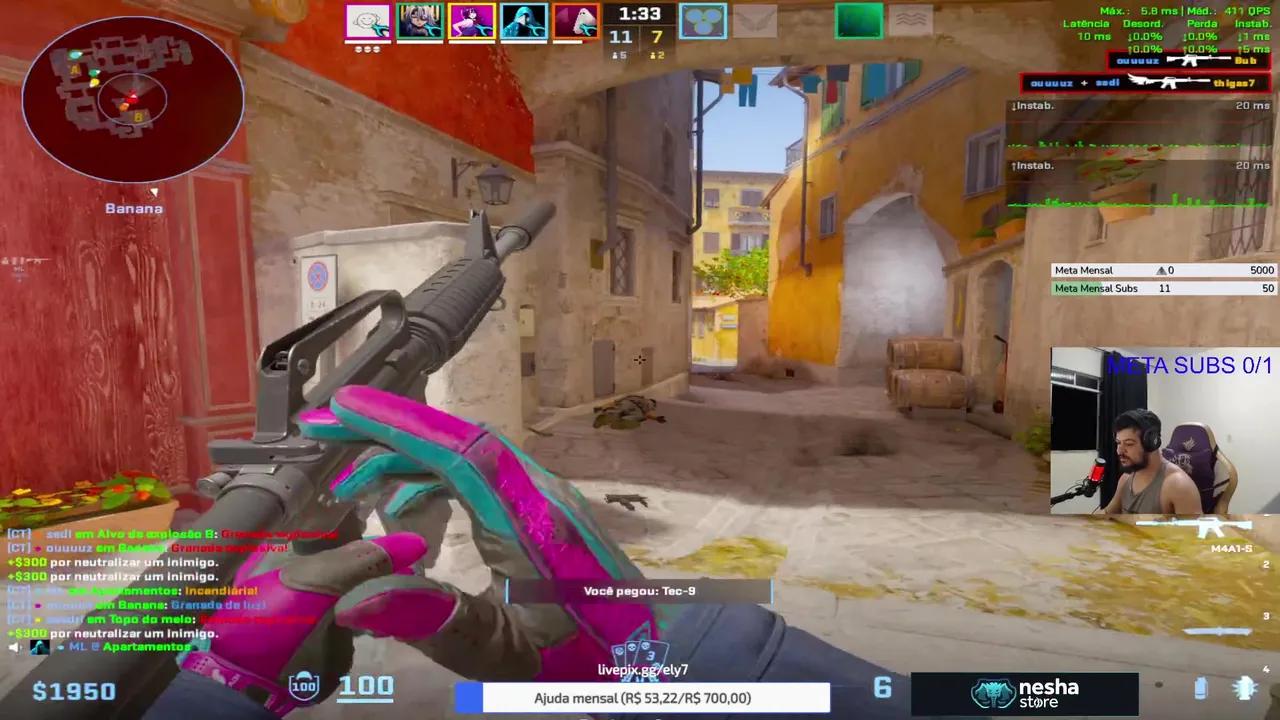Select the flashbang icon beside the smoke grenade

1244,688
